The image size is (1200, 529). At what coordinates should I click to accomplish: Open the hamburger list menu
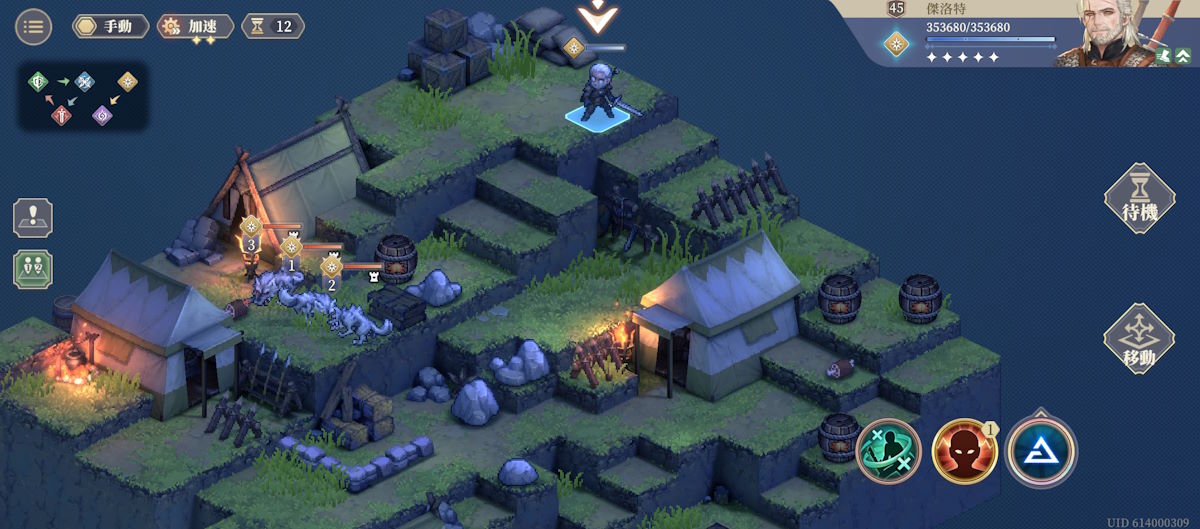(34, 26)
